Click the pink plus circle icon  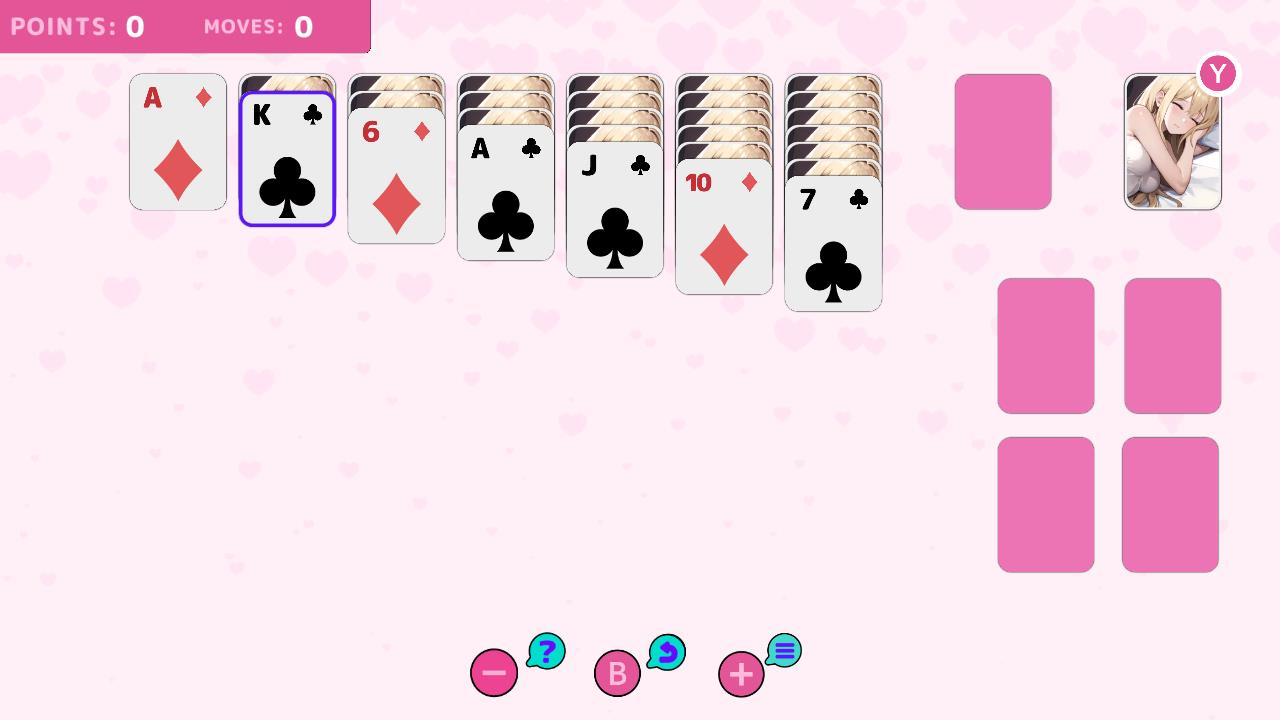click(740, 673)
